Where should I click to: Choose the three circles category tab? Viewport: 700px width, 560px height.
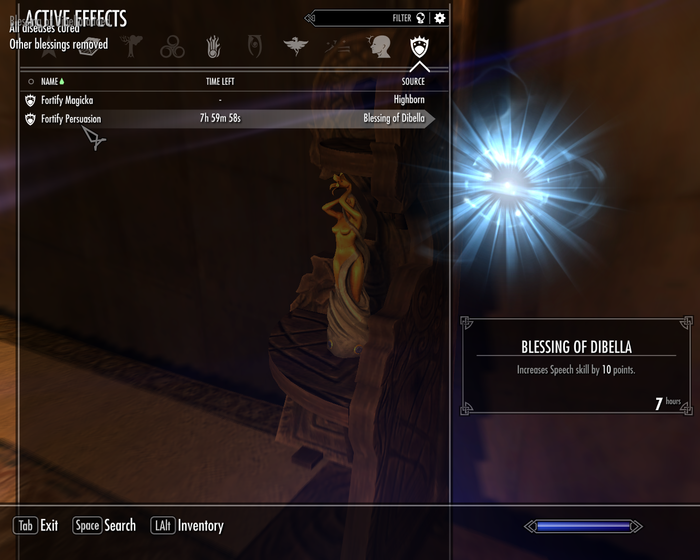click(x=172, y=46)
